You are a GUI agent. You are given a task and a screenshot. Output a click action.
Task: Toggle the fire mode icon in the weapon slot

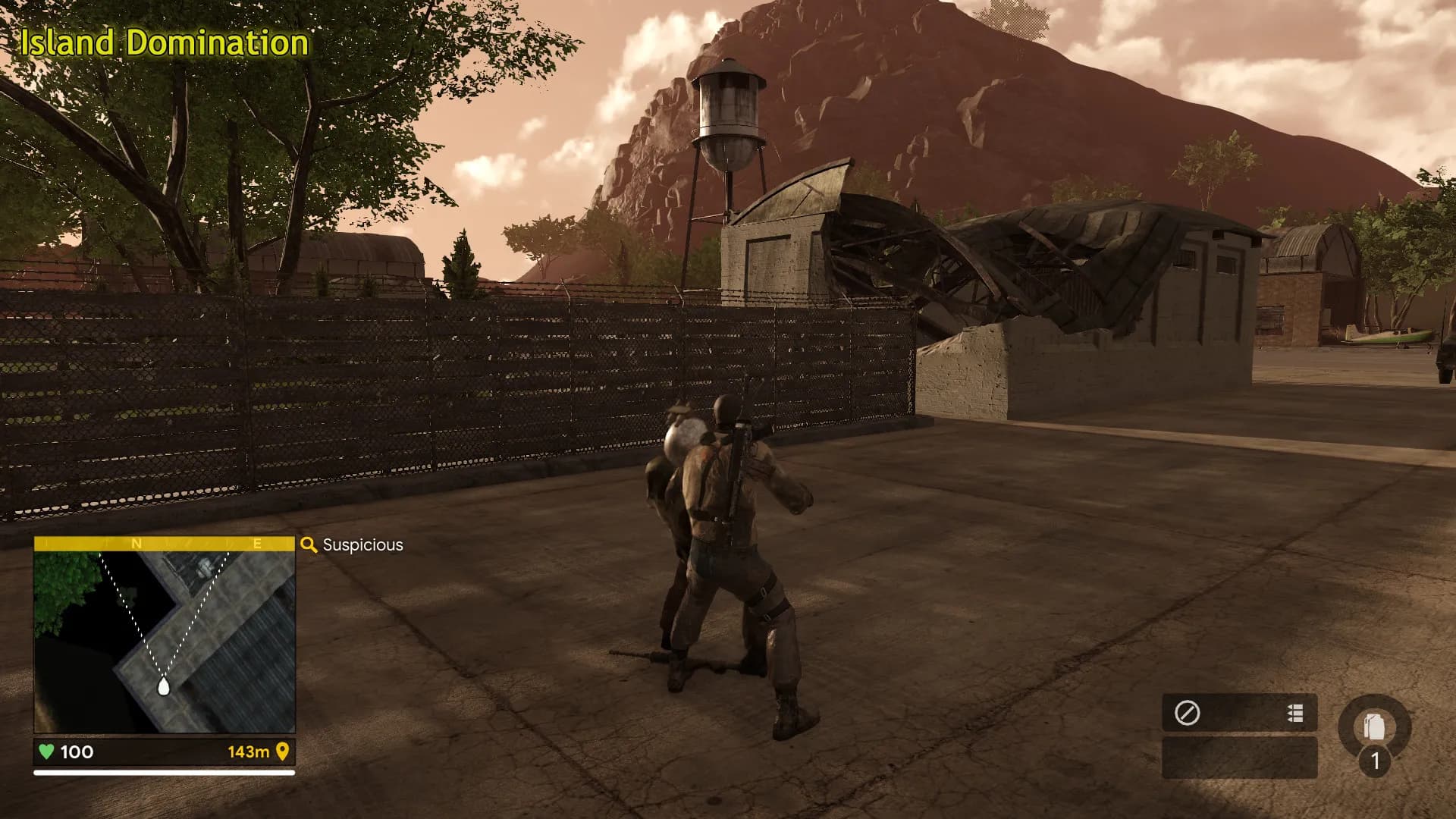(x=1295, y=713)
